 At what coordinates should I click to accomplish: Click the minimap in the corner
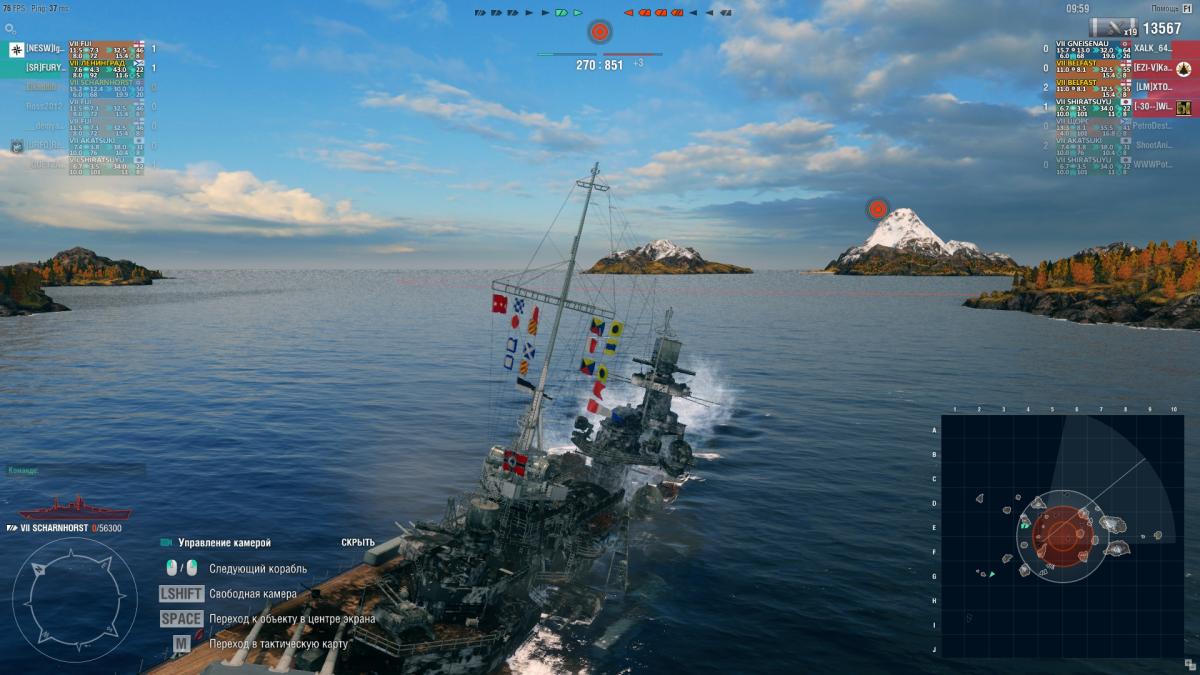coord(1062,536)
